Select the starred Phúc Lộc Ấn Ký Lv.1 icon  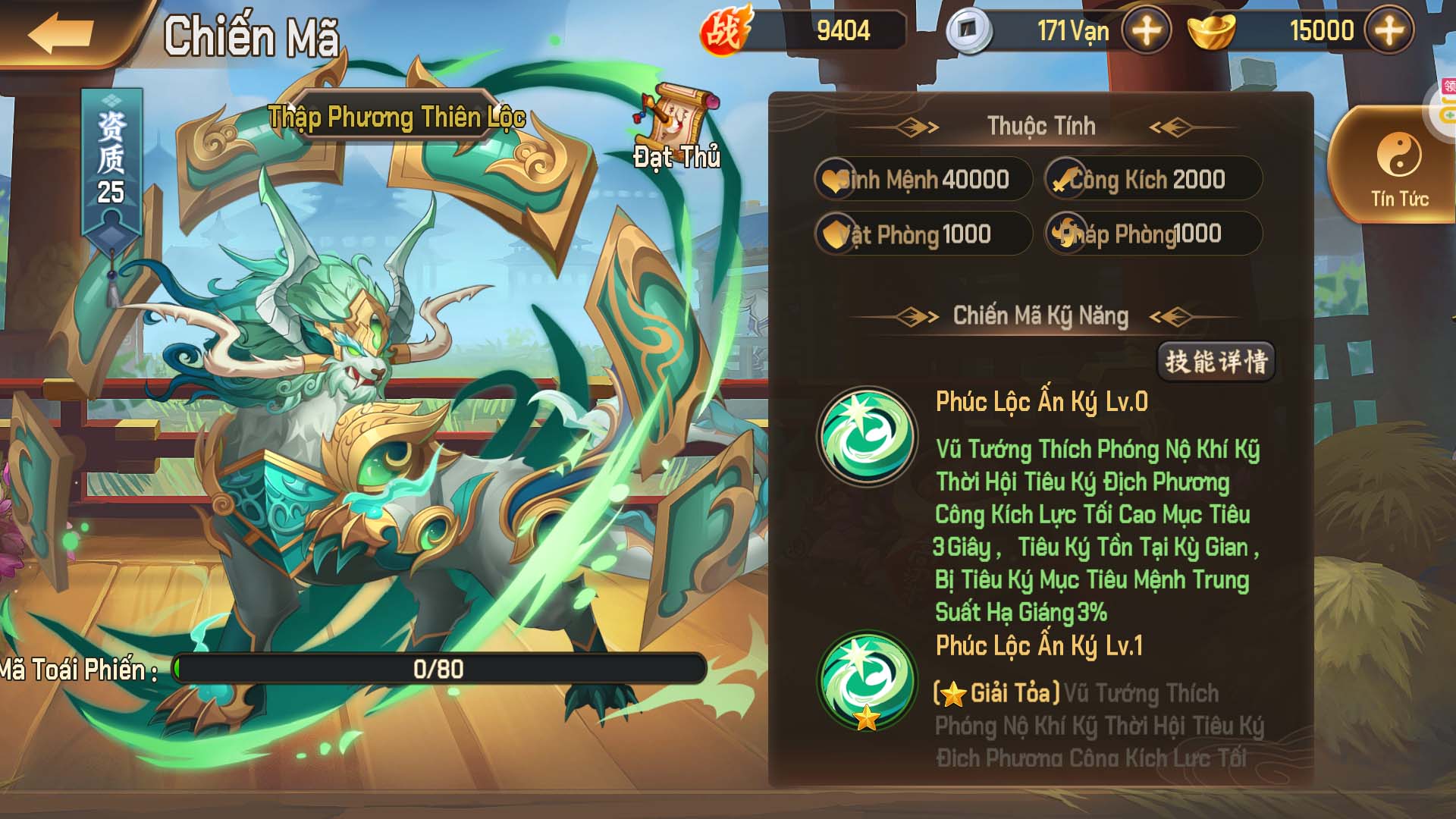tap(867, 680)
